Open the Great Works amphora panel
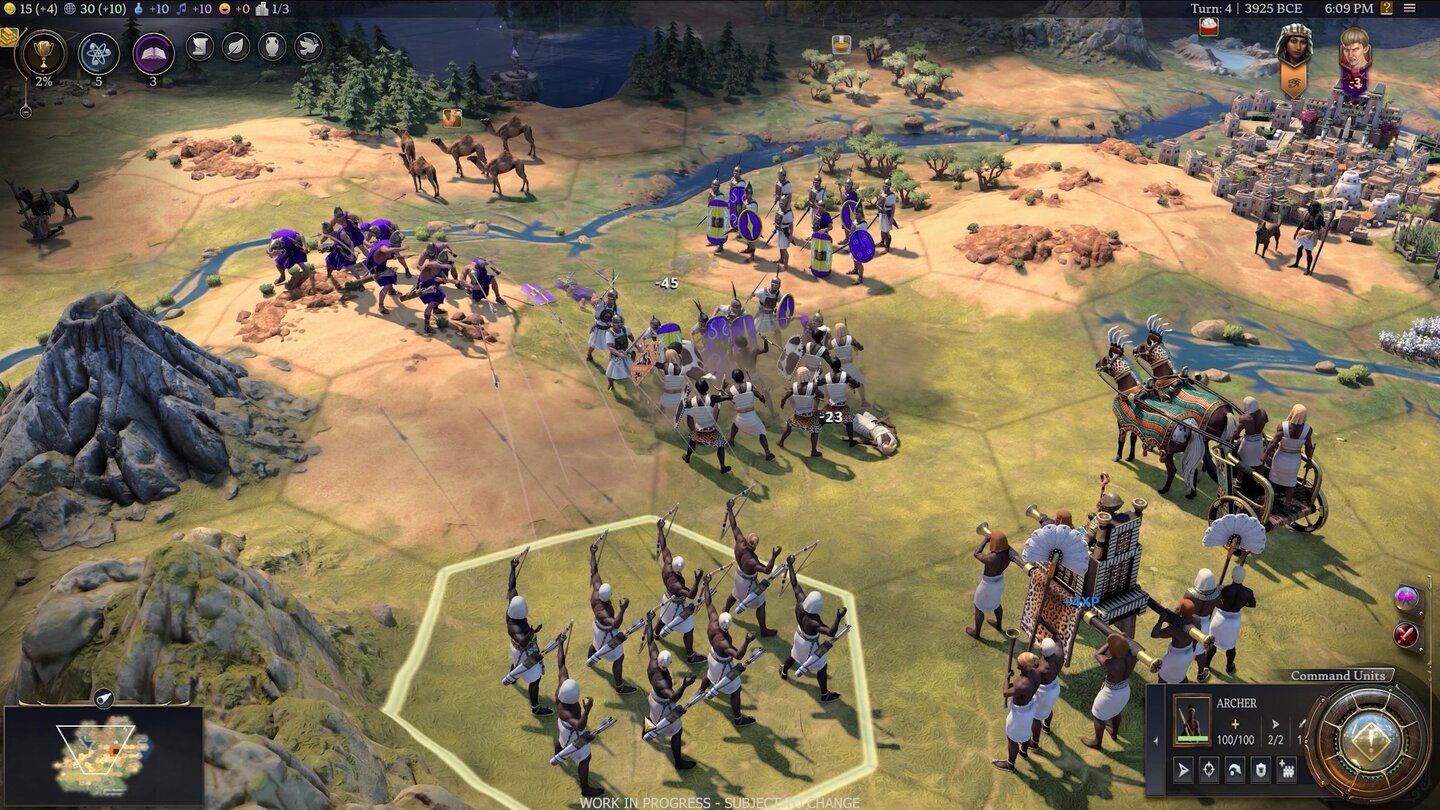Screen dimensions: 1440x810 click(272, 47)
